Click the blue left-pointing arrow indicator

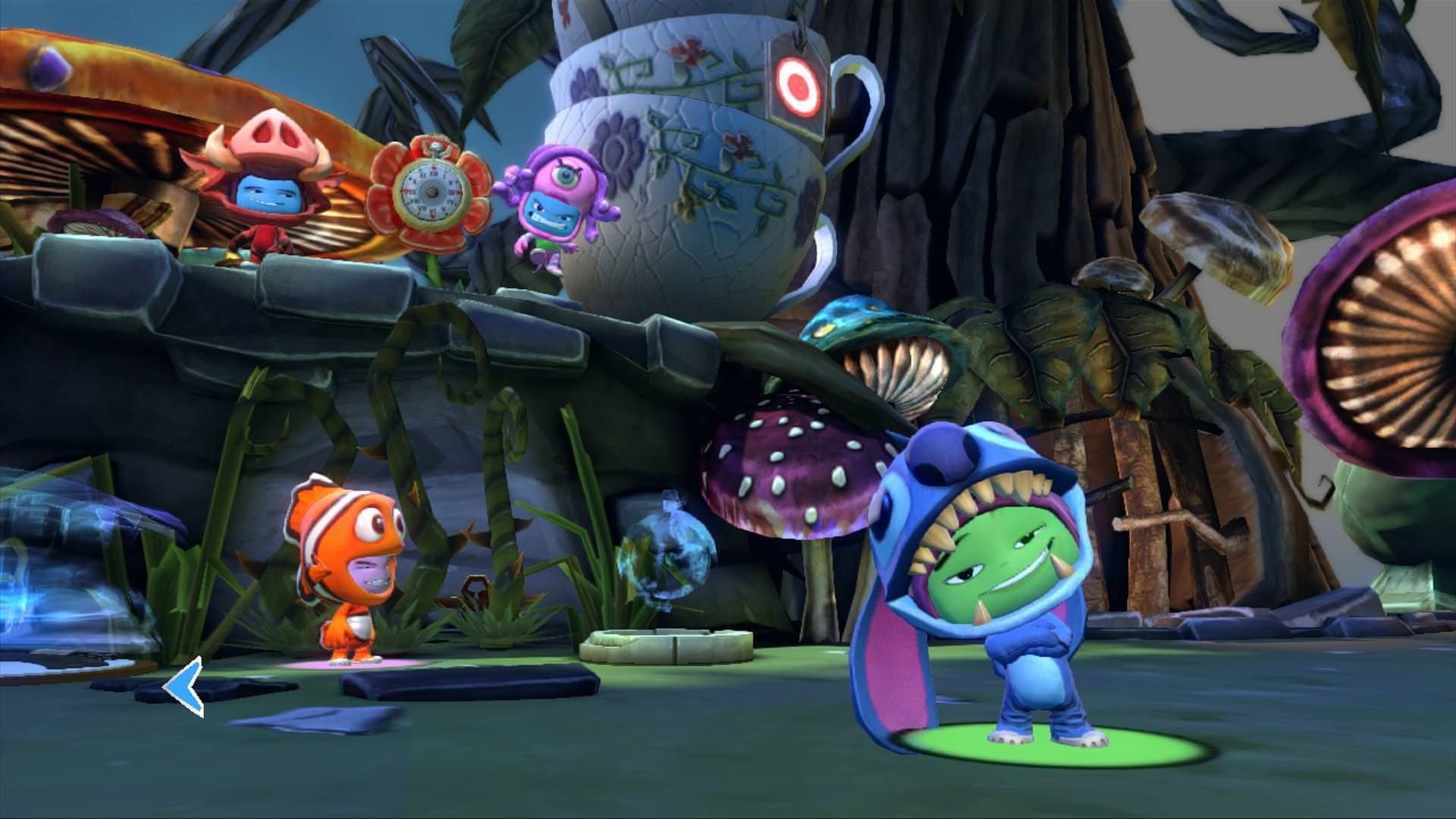(186, 686)
